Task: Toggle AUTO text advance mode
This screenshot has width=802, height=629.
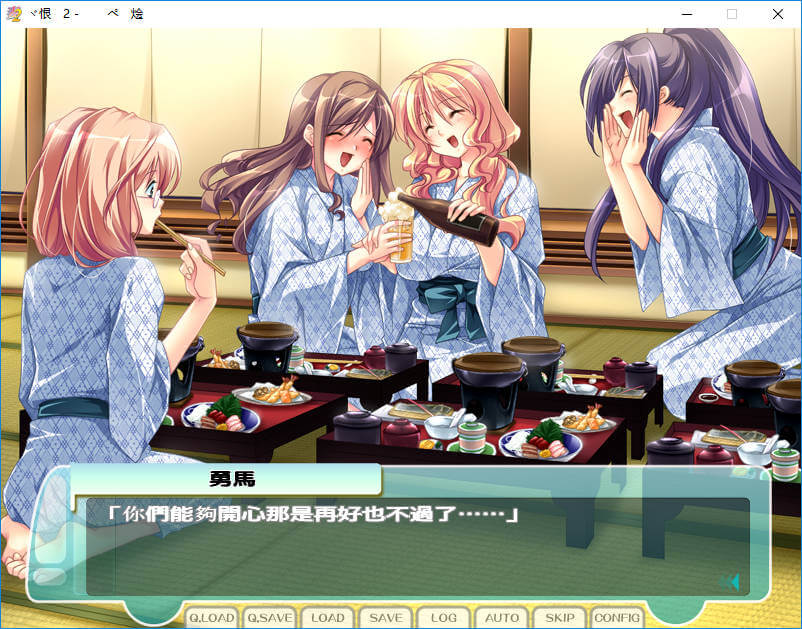Action: [502, 618]
